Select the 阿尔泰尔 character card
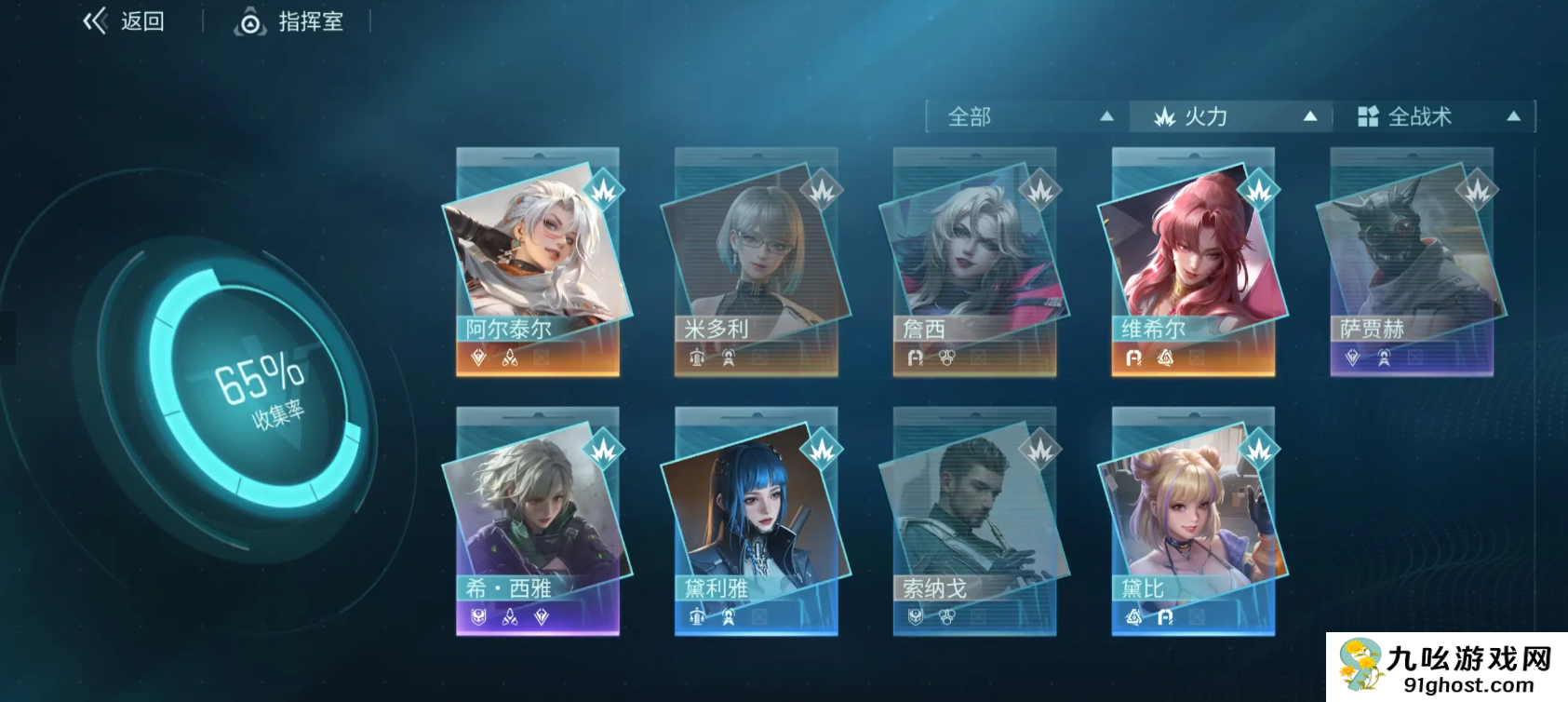 click(x=537, y=262)
